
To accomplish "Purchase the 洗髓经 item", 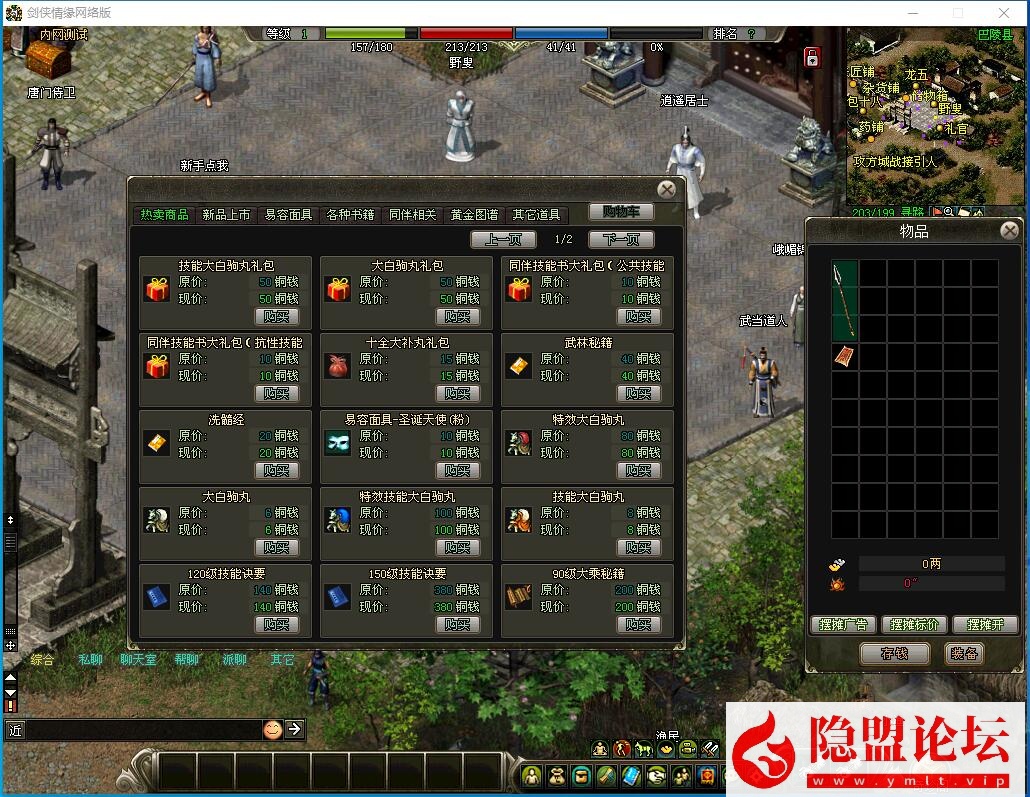I will click(277, 470).
